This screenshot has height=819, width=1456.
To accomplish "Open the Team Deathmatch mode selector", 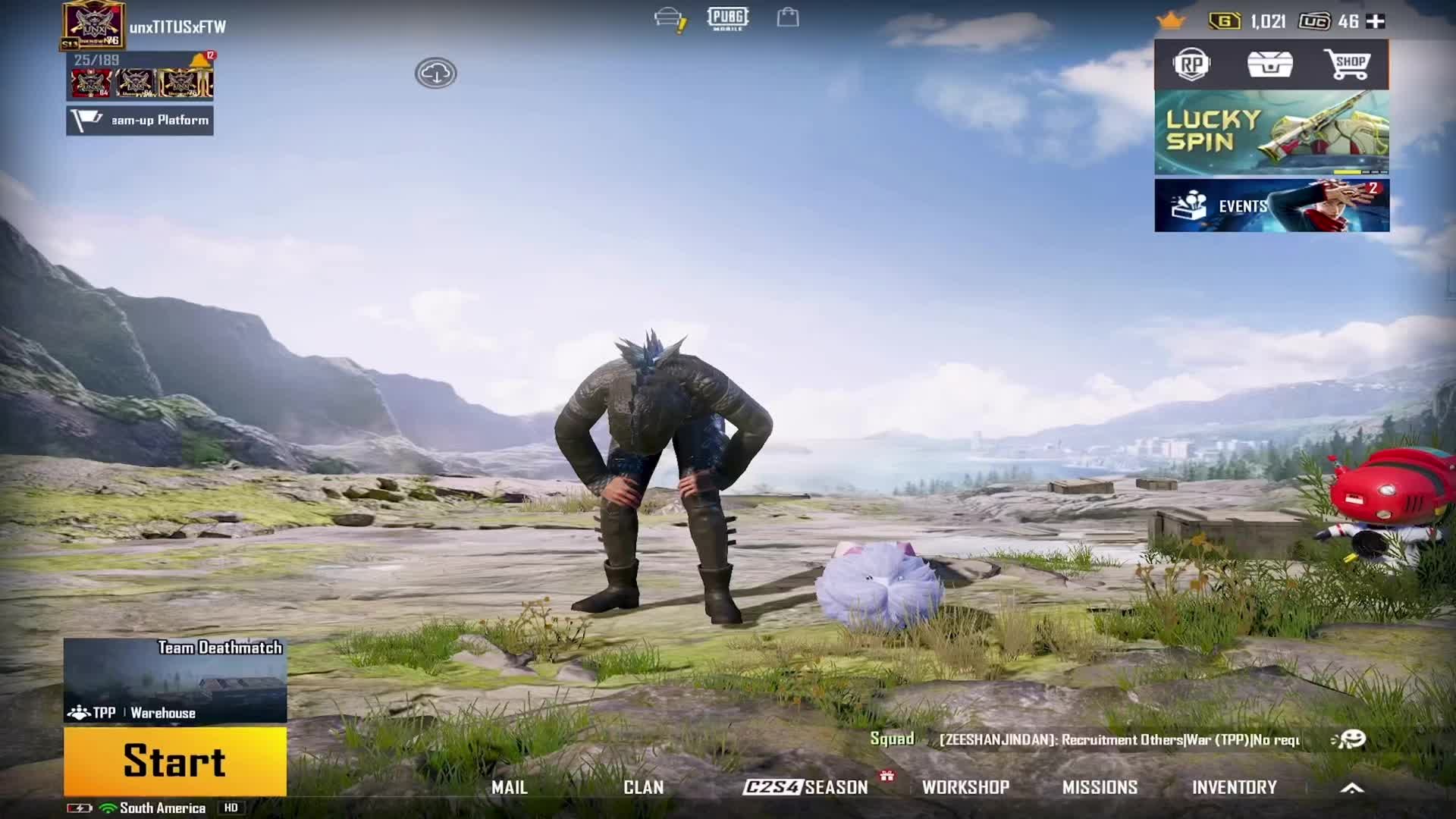I will click(175, 680).
